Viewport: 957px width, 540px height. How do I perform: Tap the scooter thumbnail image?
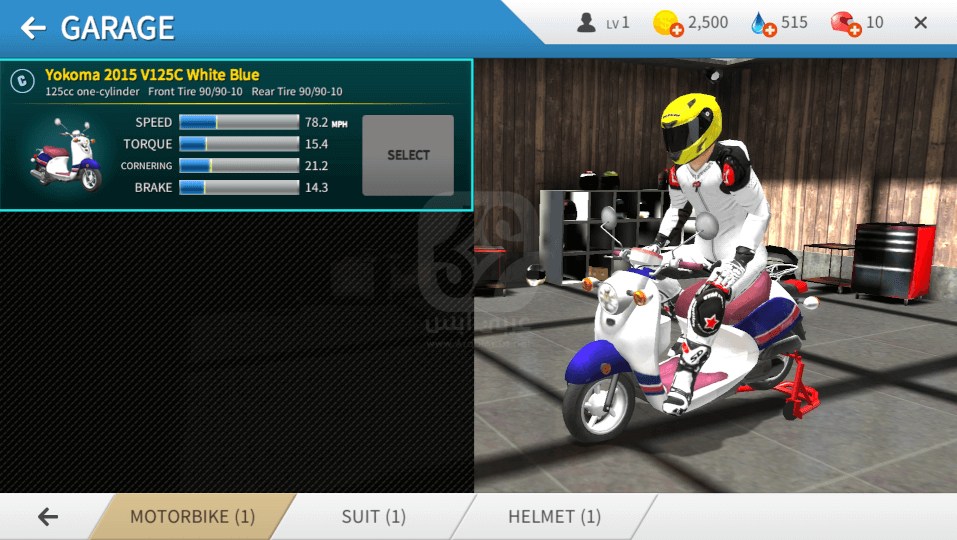pyautogui.click(x=66, y=155)
